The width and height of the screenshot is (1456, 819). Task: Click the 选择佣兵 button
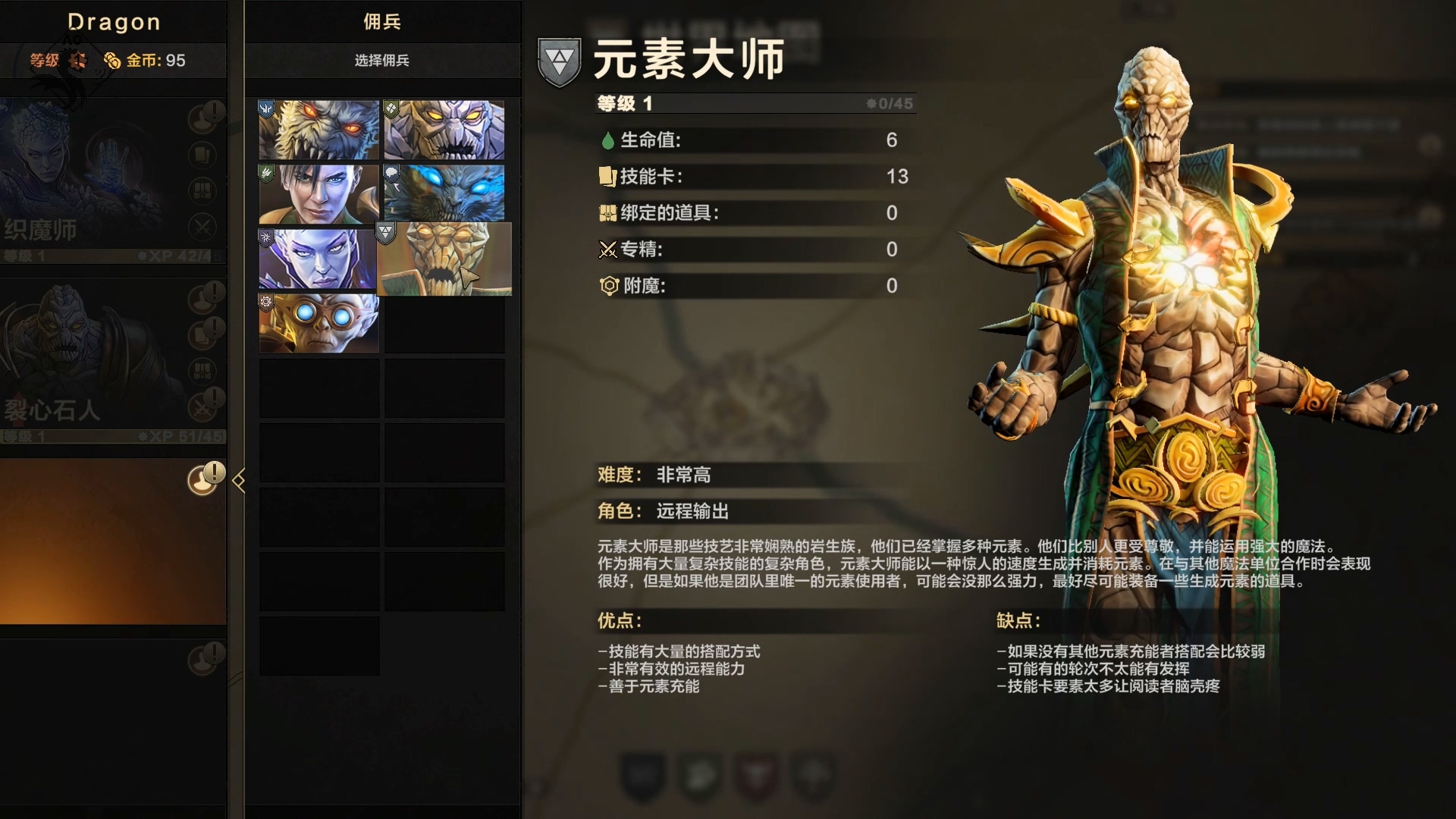coord(382,61)
